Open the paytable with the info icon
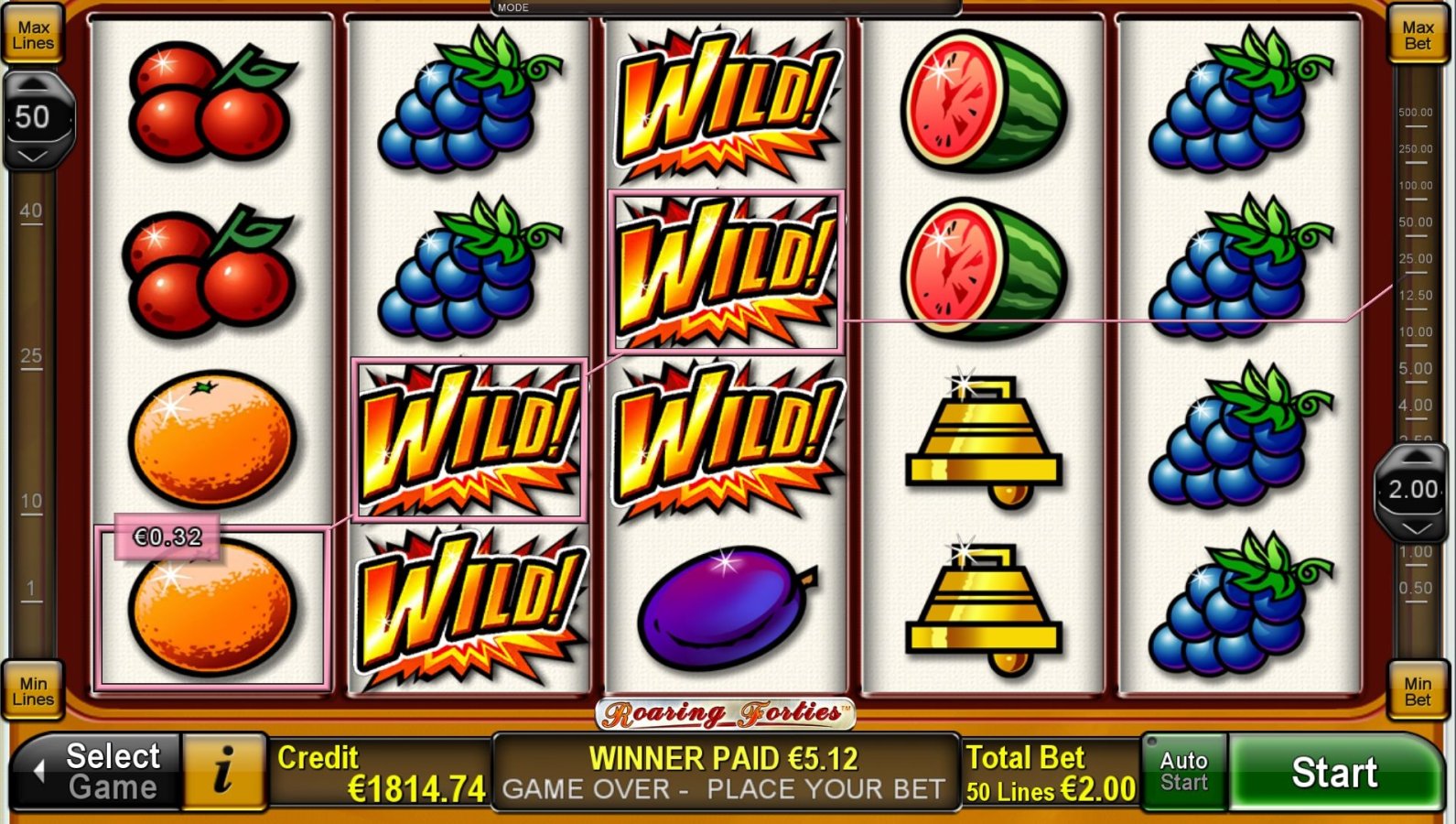The image size is (1456, 824). click(222, 772)
